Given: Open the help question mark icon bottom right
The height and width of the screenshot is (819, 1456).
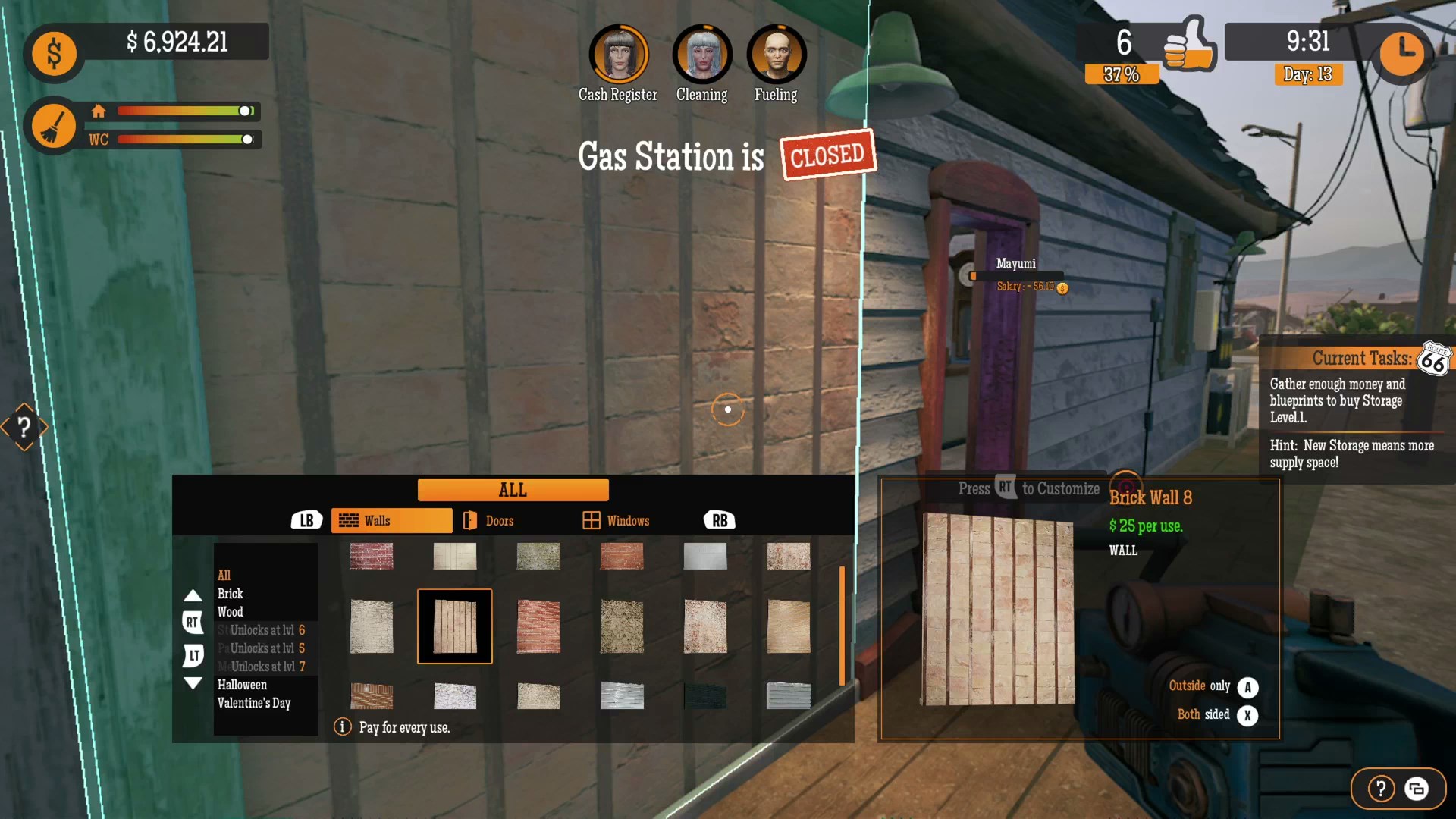Looking at the screenshot, I should pyautogui.click(x=1380, y=788).
